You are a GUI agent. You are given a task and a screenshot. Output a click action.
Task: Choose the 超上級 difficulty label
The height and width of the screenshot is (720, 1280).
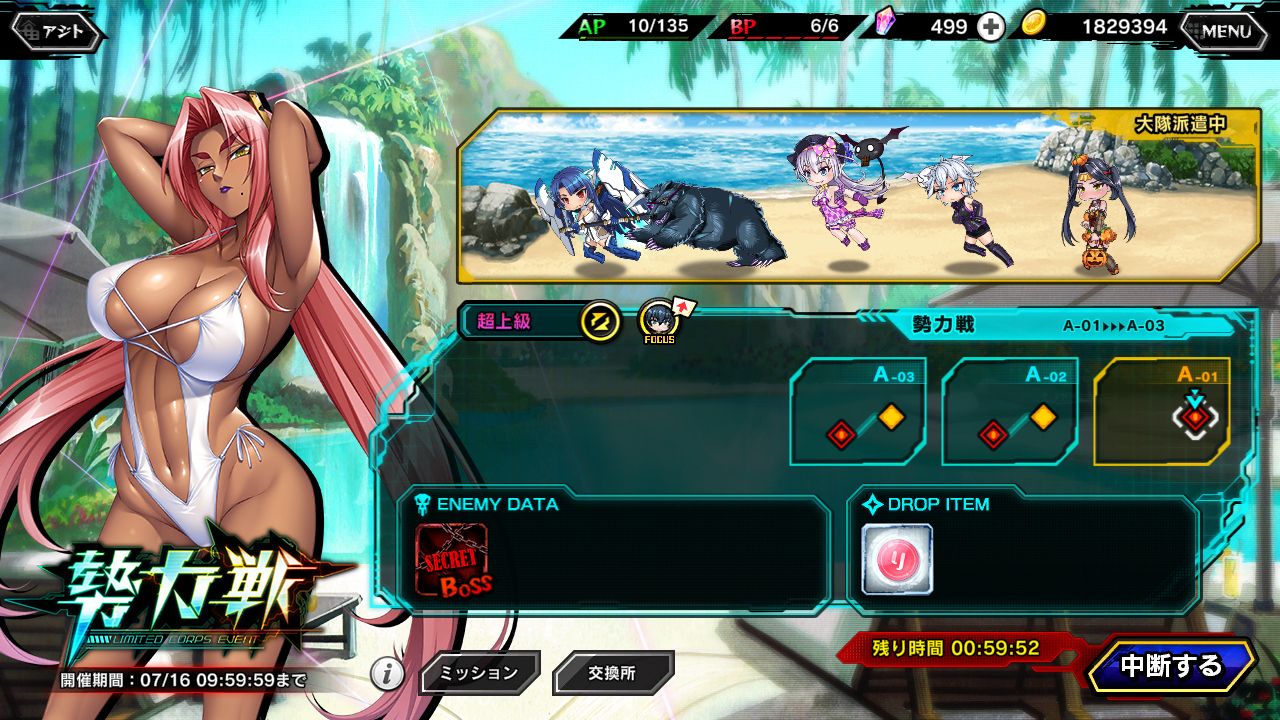point(505,321)
